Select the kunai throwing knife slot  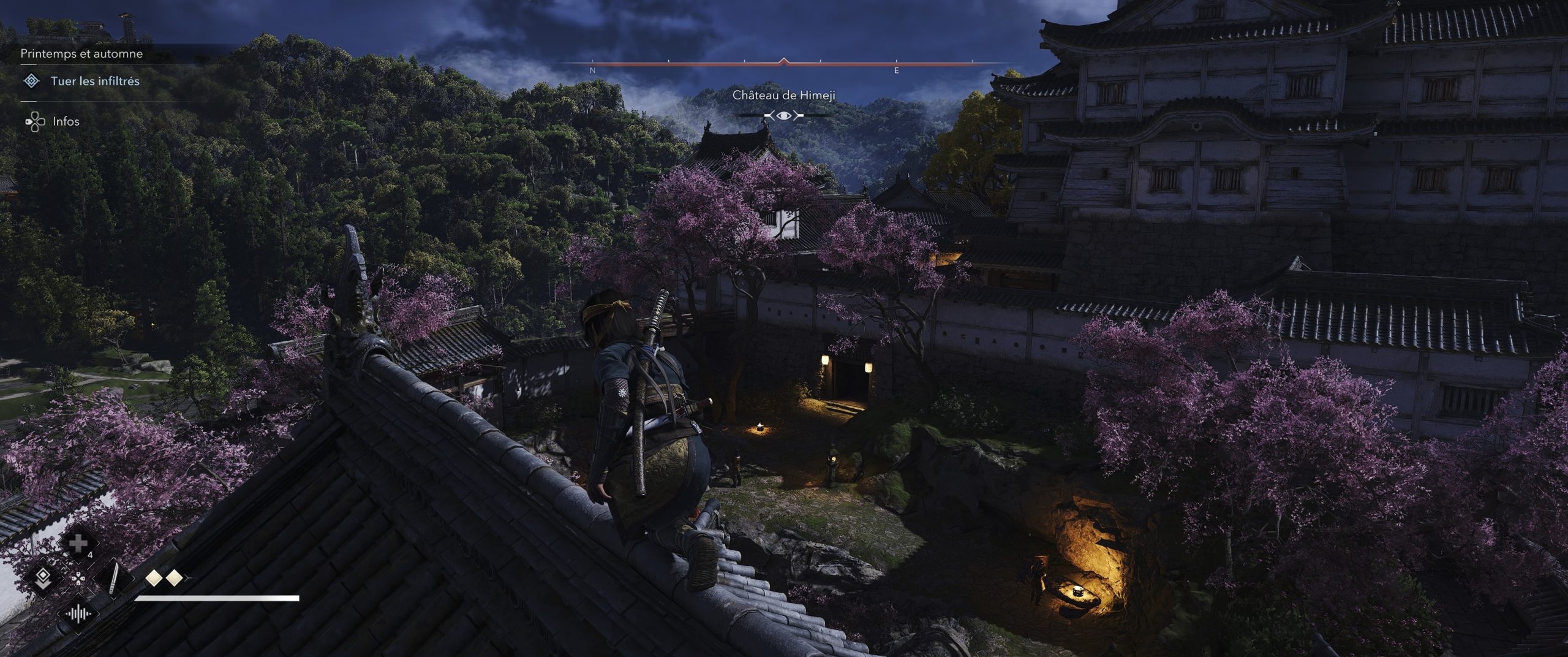point(114,579)
